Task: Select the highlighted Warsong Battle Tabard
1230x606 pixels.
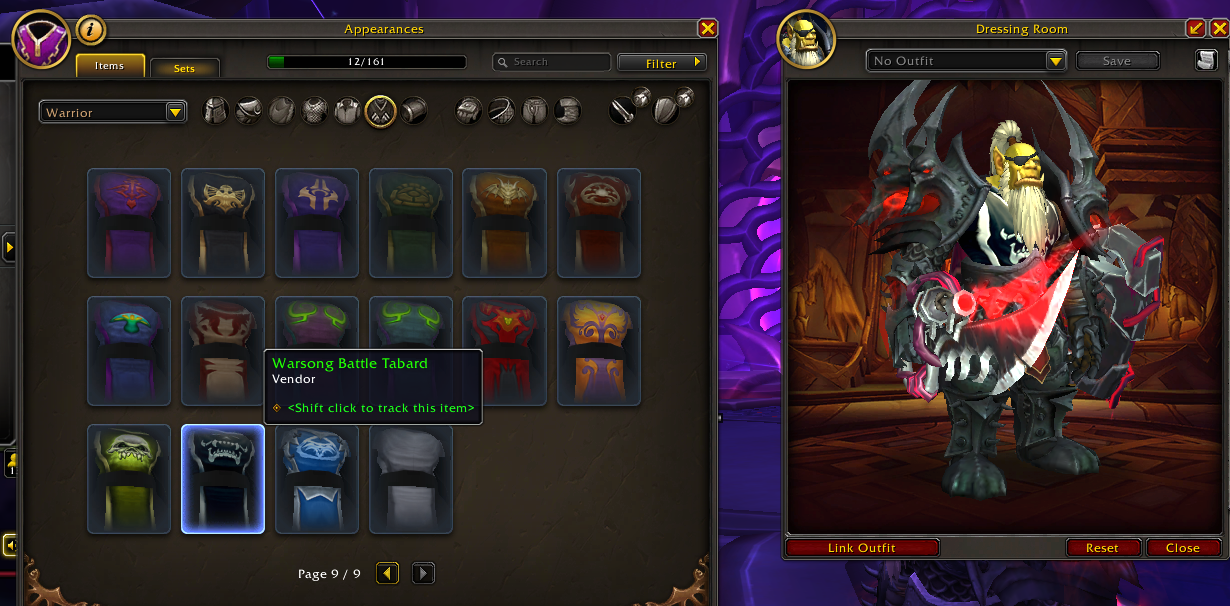Action: click(223, 479)
